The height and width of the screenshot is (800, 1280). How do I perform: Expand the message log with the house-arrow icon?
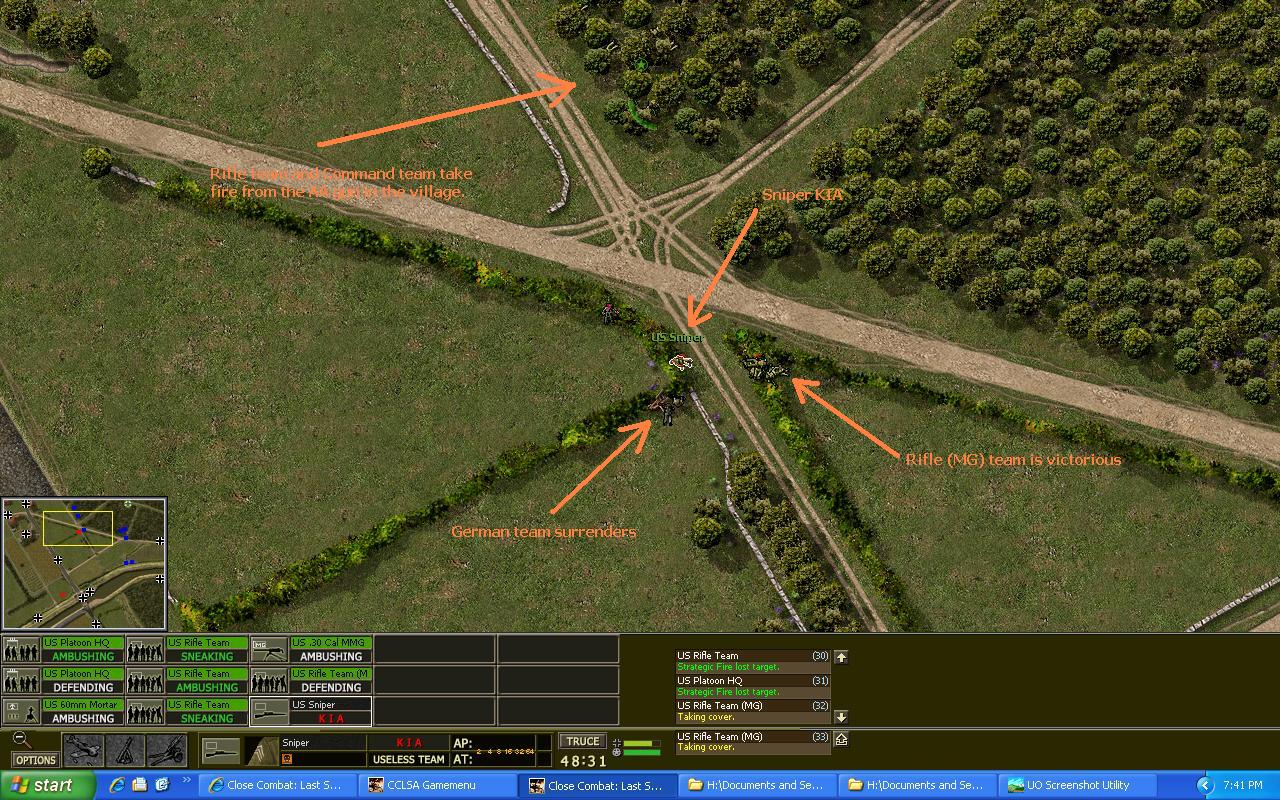(841, 739)
